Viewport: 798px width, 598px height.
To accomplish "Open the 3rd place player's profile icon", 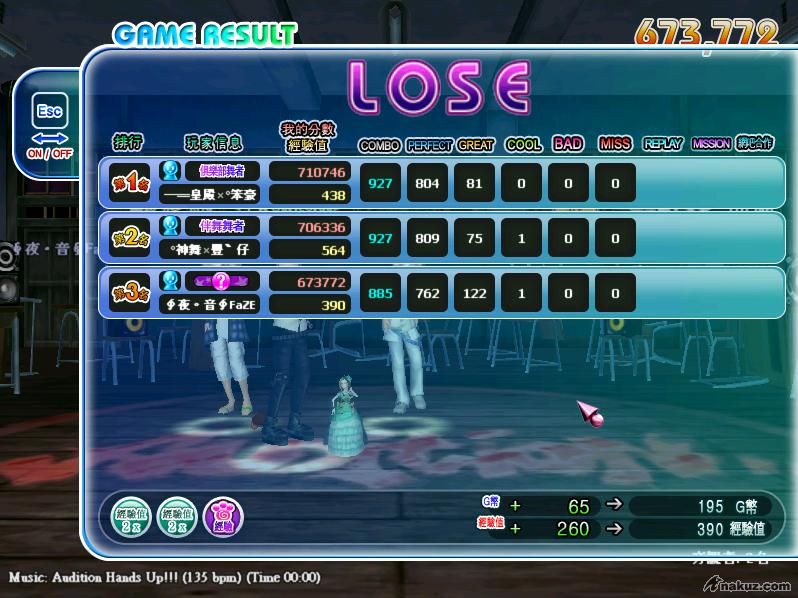I will 170,281.
